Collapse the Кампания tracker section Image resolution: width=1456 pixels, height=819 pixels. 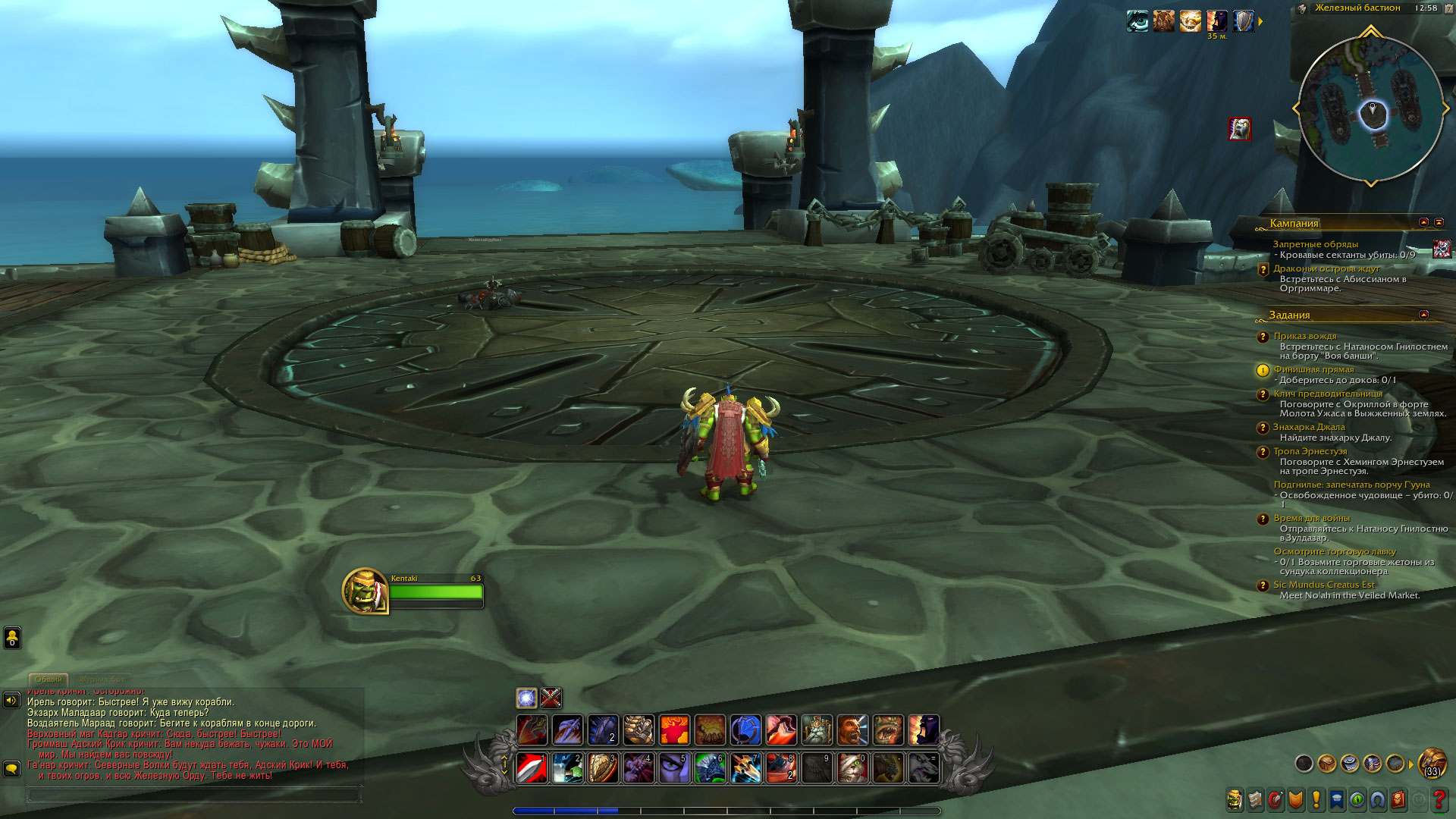[1423, 222]
